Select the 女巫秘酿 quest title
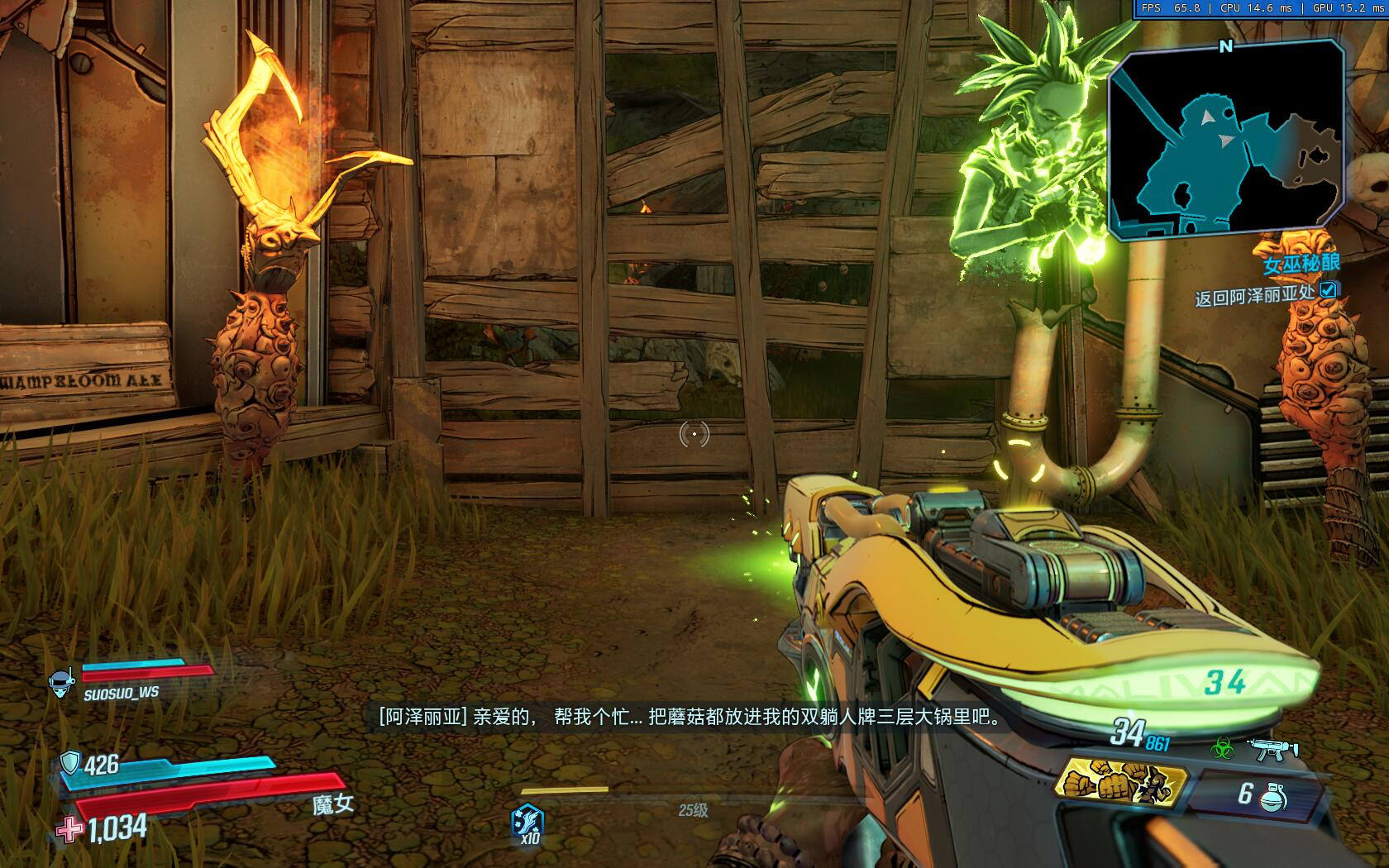Viewport: 1389px width, 868px height. (1301, 265)
